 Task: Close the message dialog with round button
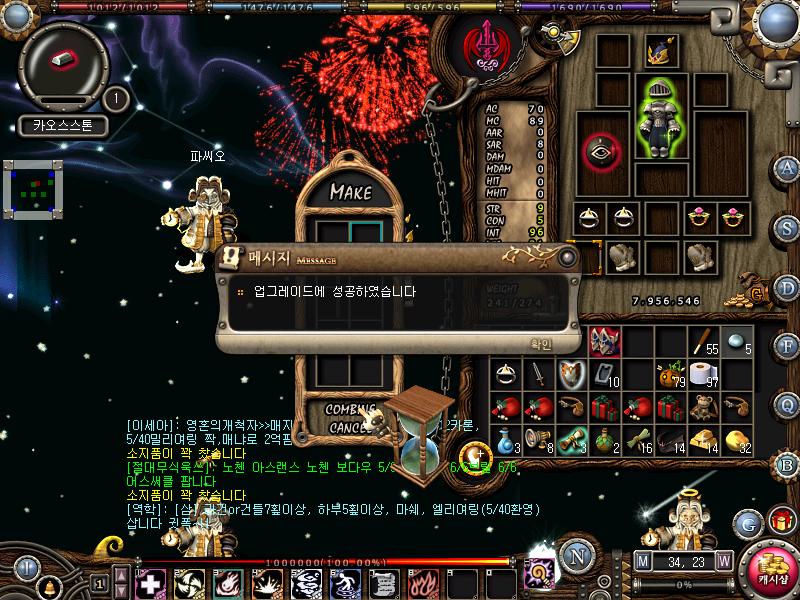coord(567,258)
